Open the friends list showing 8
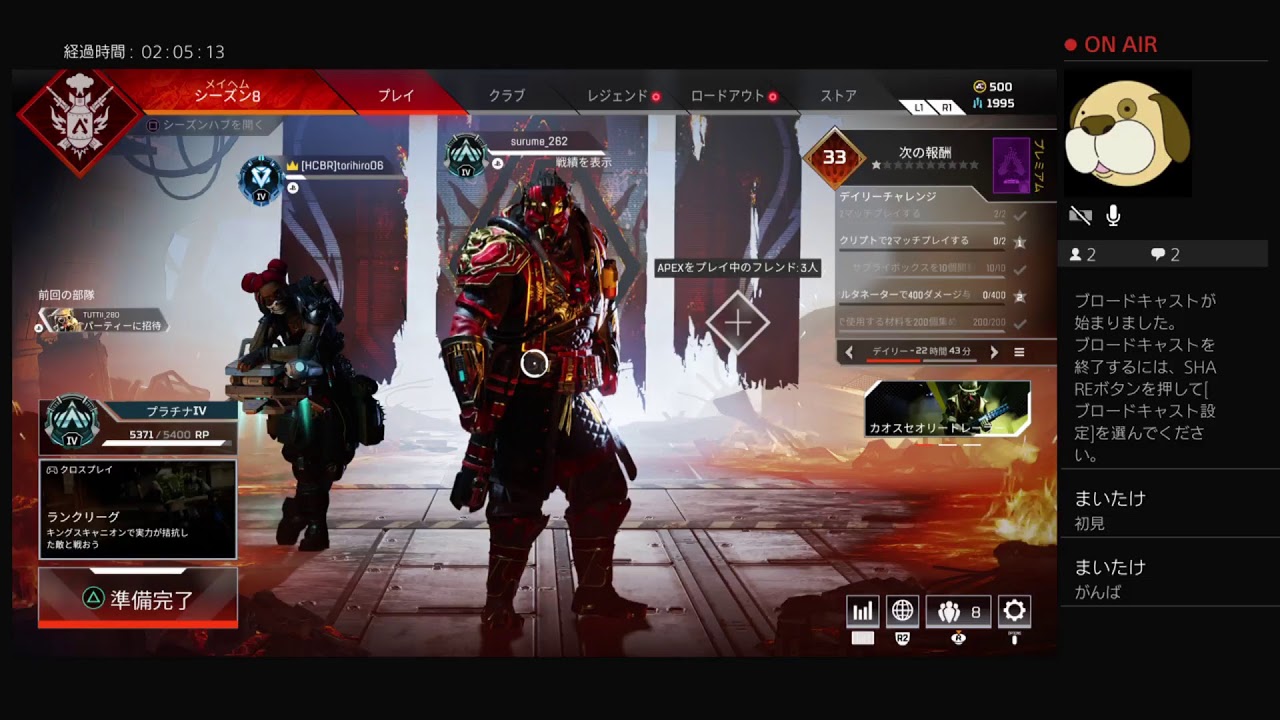This screenshot has height=720, width=1280. tap(958, 611)
